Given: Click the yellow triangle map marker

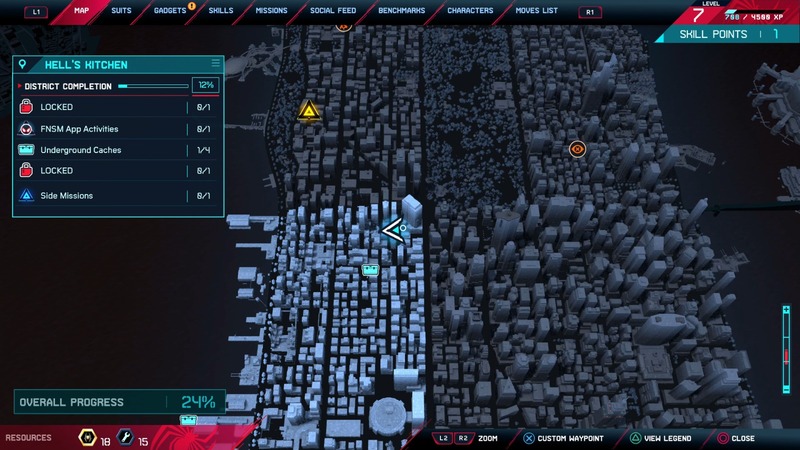Looking at the screenshot, I should [308, 111].
